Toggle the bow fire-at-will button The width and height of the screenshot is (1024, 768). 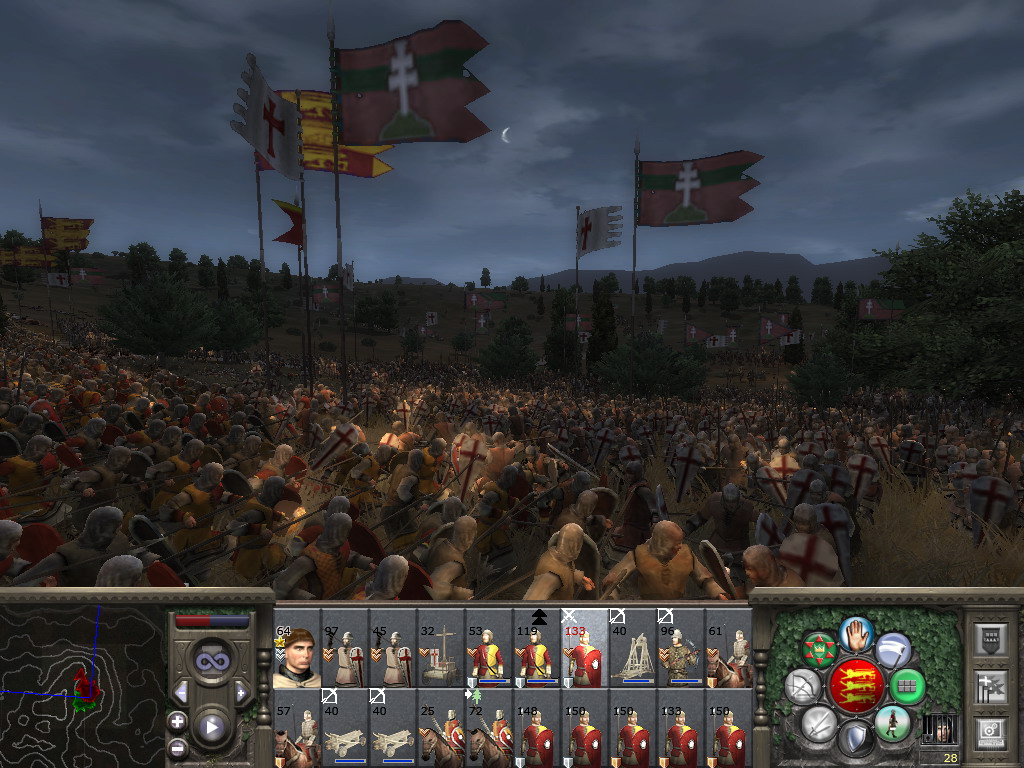[803, 686]
